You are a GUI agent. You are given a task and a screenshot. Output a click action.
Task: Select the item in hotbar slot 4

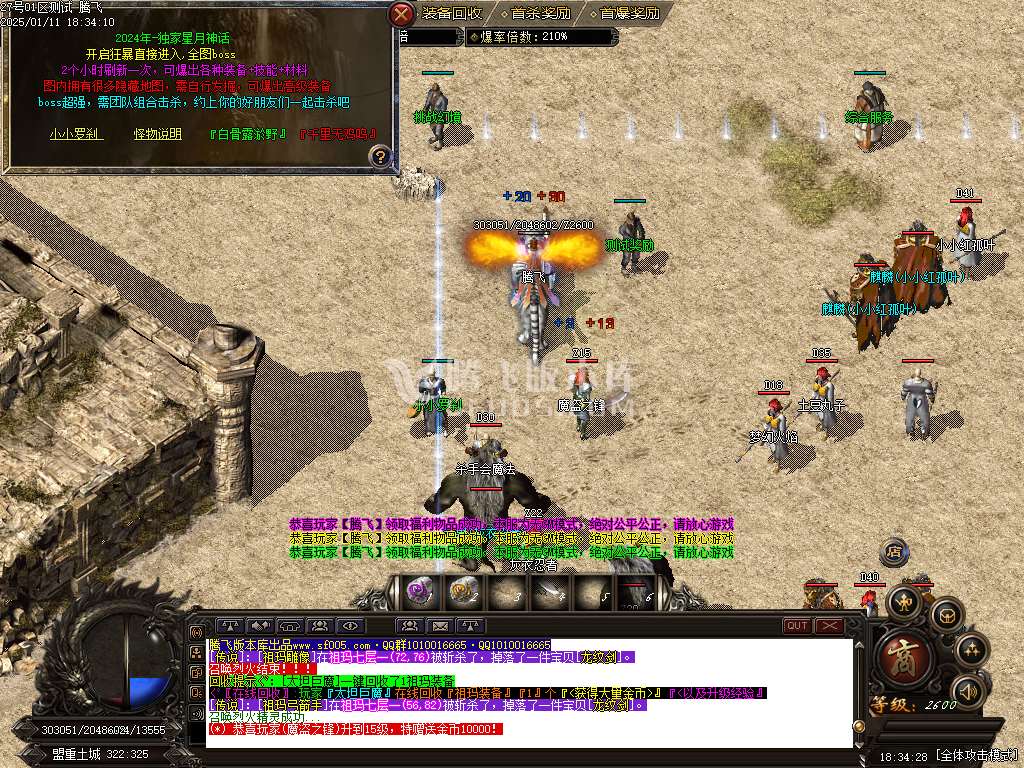pos(548,592)
